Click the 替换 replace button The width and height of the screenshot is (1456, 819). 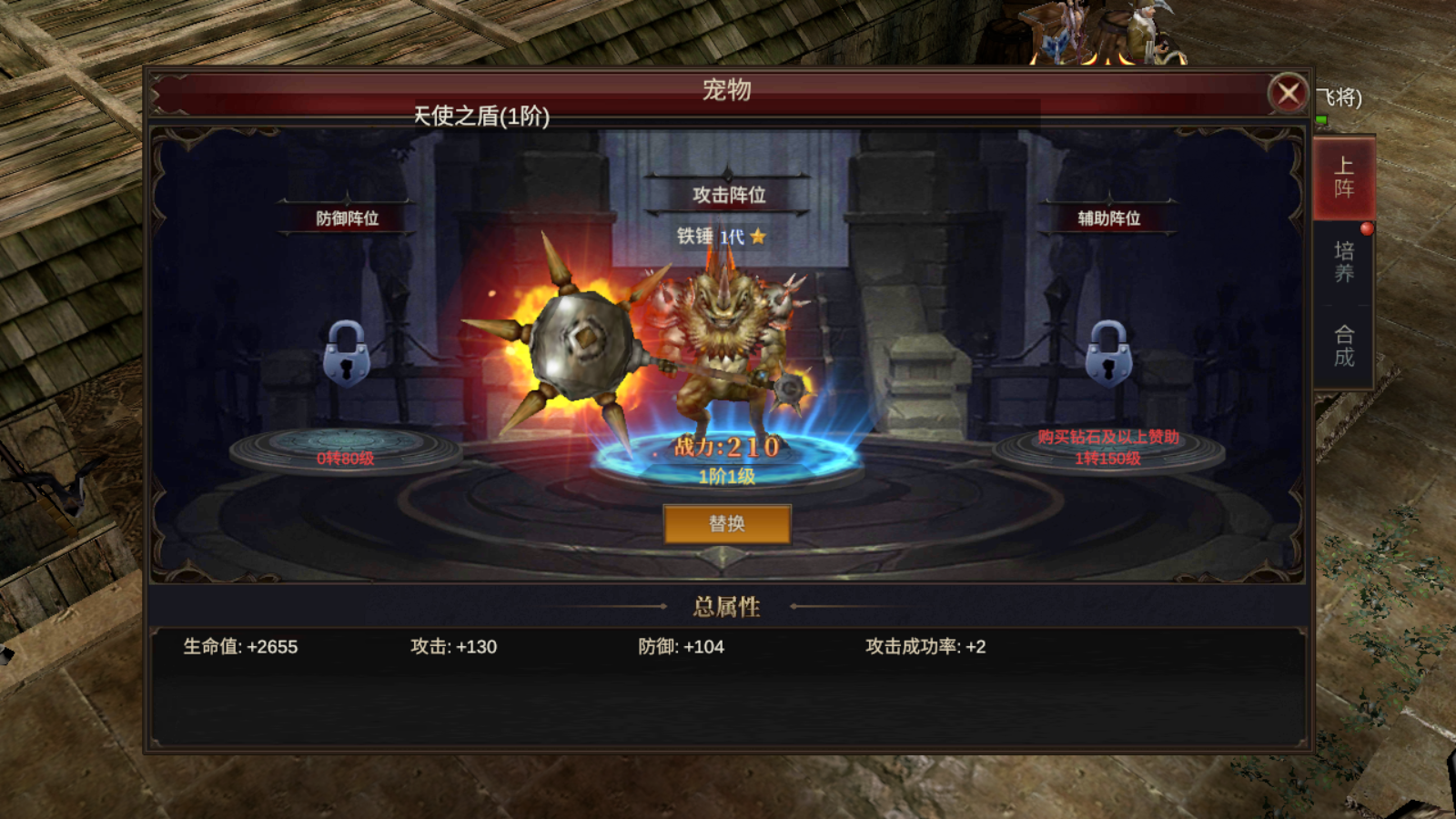point(727,524)
